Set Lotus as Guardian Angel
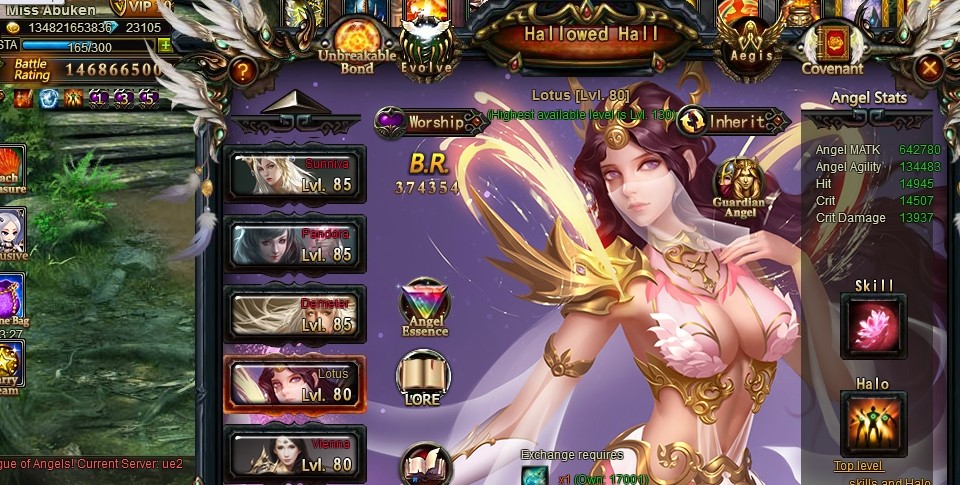Image resolution: width=960 pixels, height=485 pixels. click(x=740, y=187)
